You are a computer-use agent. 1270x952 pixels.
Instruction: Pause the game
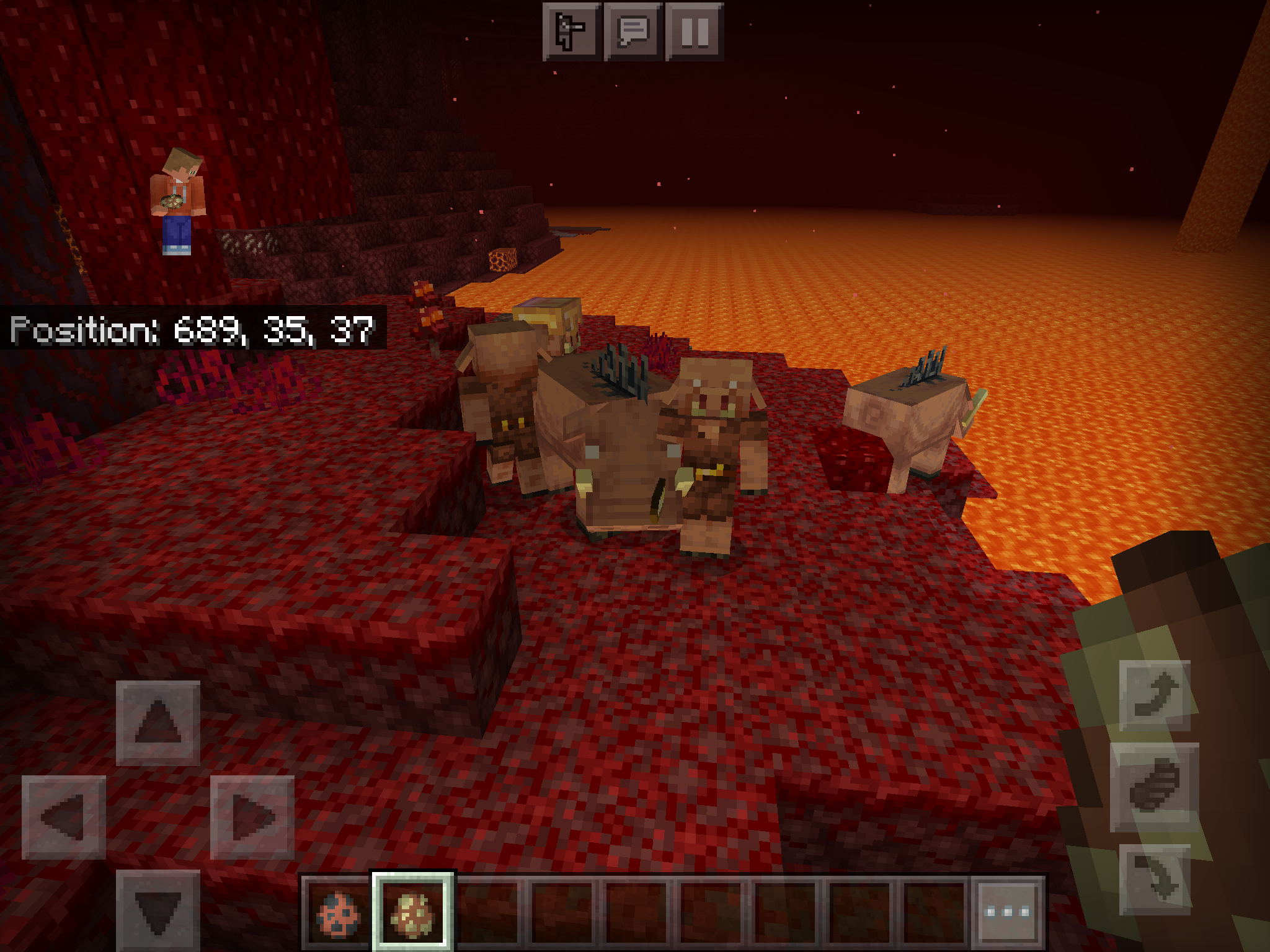[x=695, y=31]
